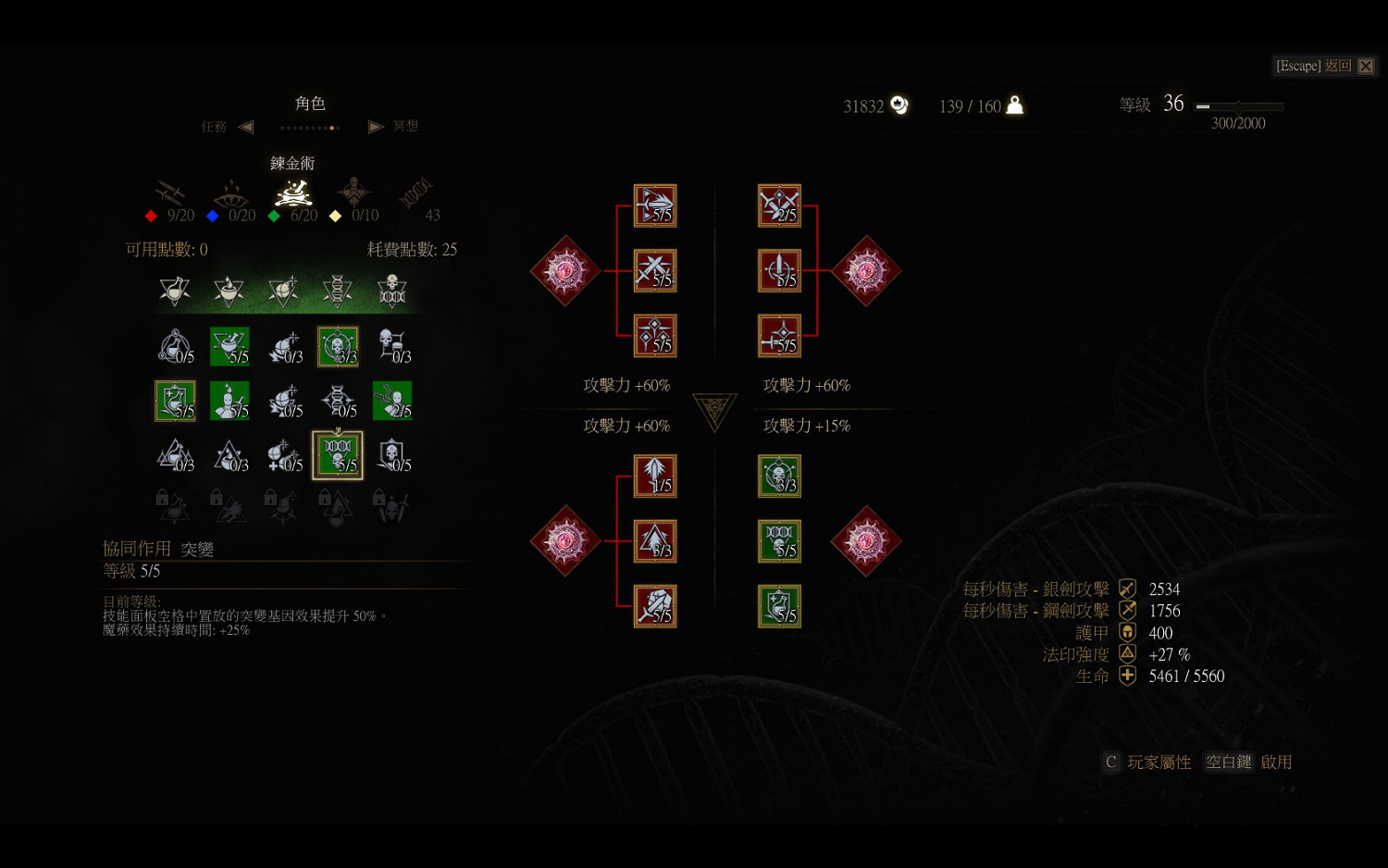Viewport: 1388px width, 868px height.
Task: Select the DNA mutation category icon
Action: (338, 291)
